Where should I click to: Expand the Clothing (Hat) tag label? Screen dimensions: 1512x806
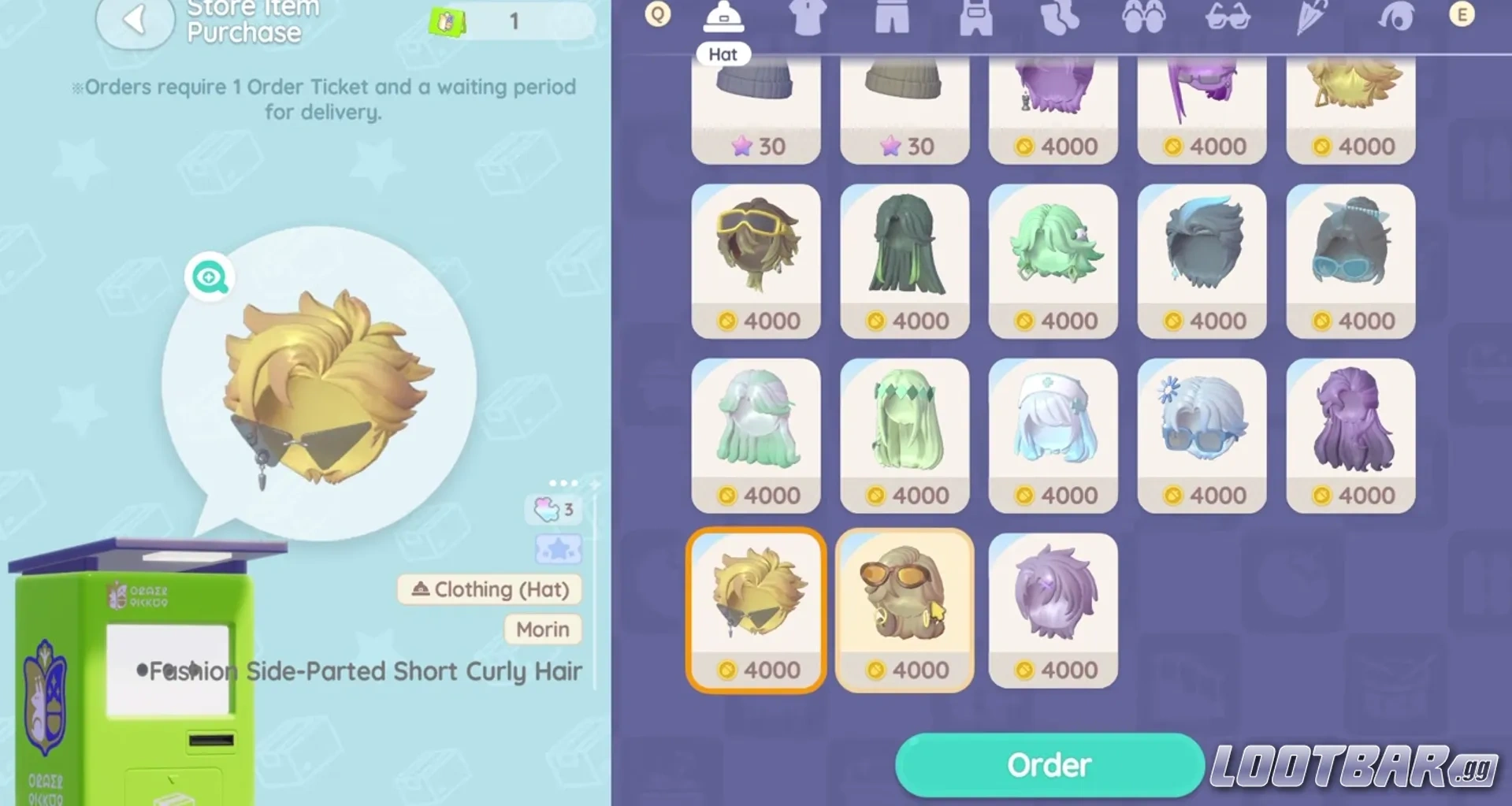pos(489,589)
